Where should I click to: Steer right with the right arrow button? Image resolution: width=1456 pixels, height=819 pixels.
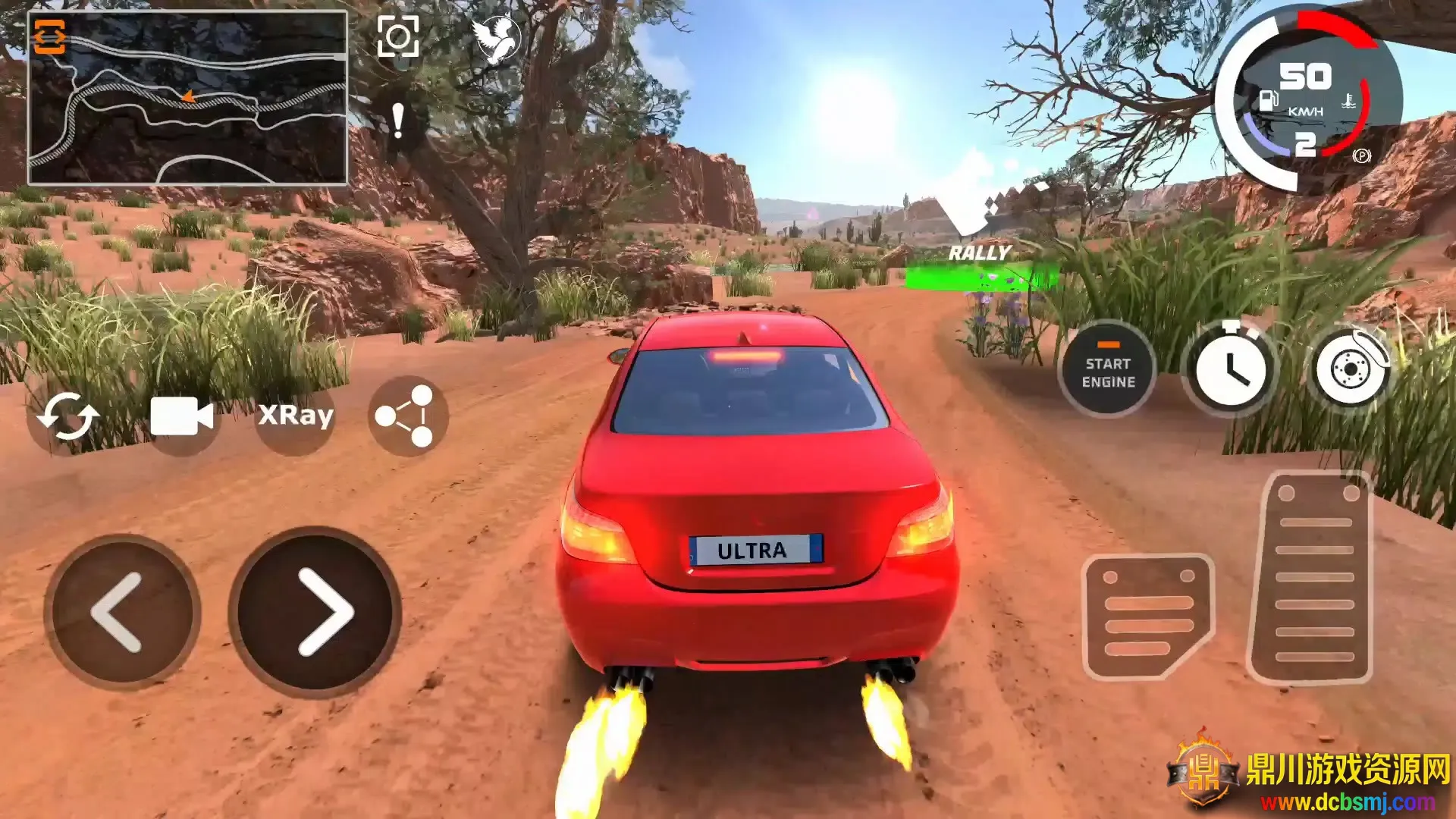coord(315,611)
